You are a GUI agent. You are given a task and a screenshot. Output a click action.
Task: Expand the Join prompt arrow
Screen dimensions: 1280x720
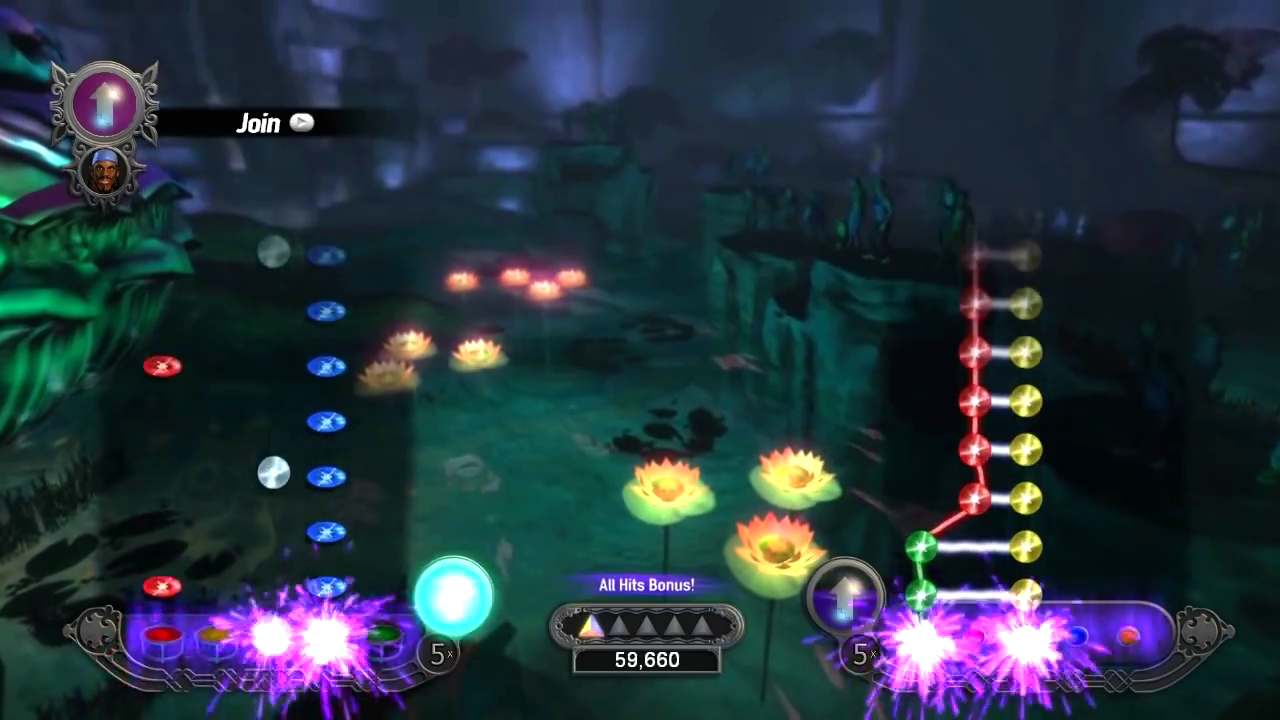click(301, 123)
